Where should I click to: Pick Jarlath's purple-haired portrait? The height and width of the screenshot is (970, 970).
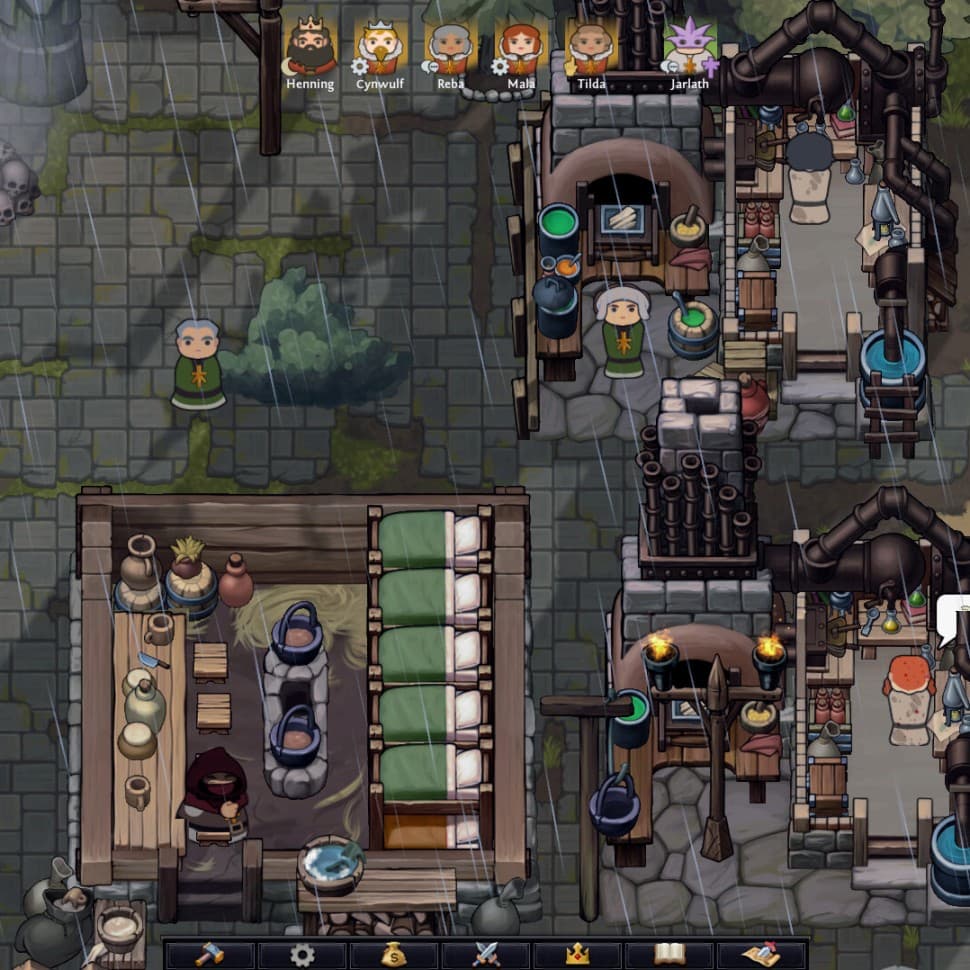[690, 47]
